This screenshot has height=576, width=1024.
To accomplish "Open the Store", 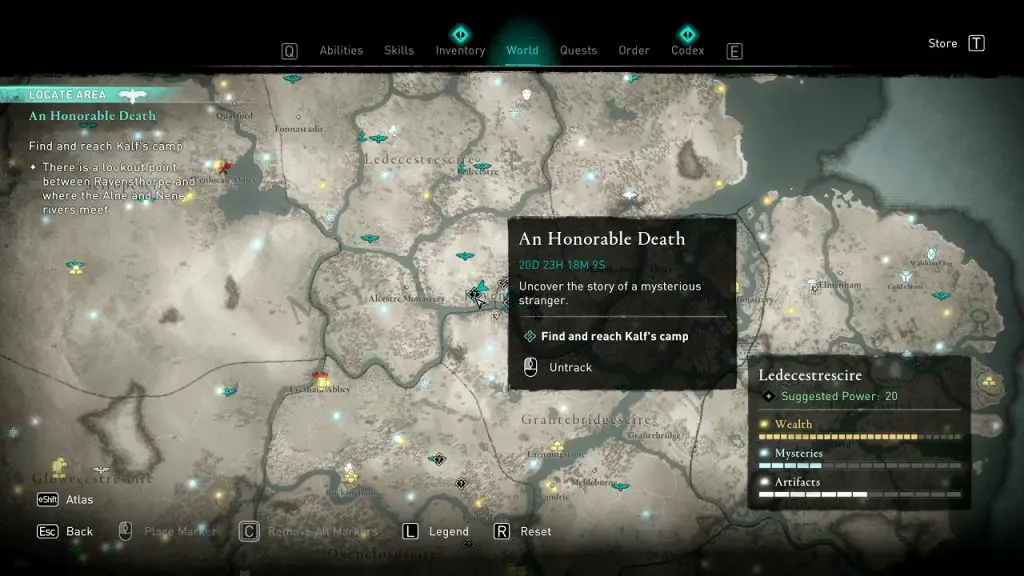I will (943, 44).
